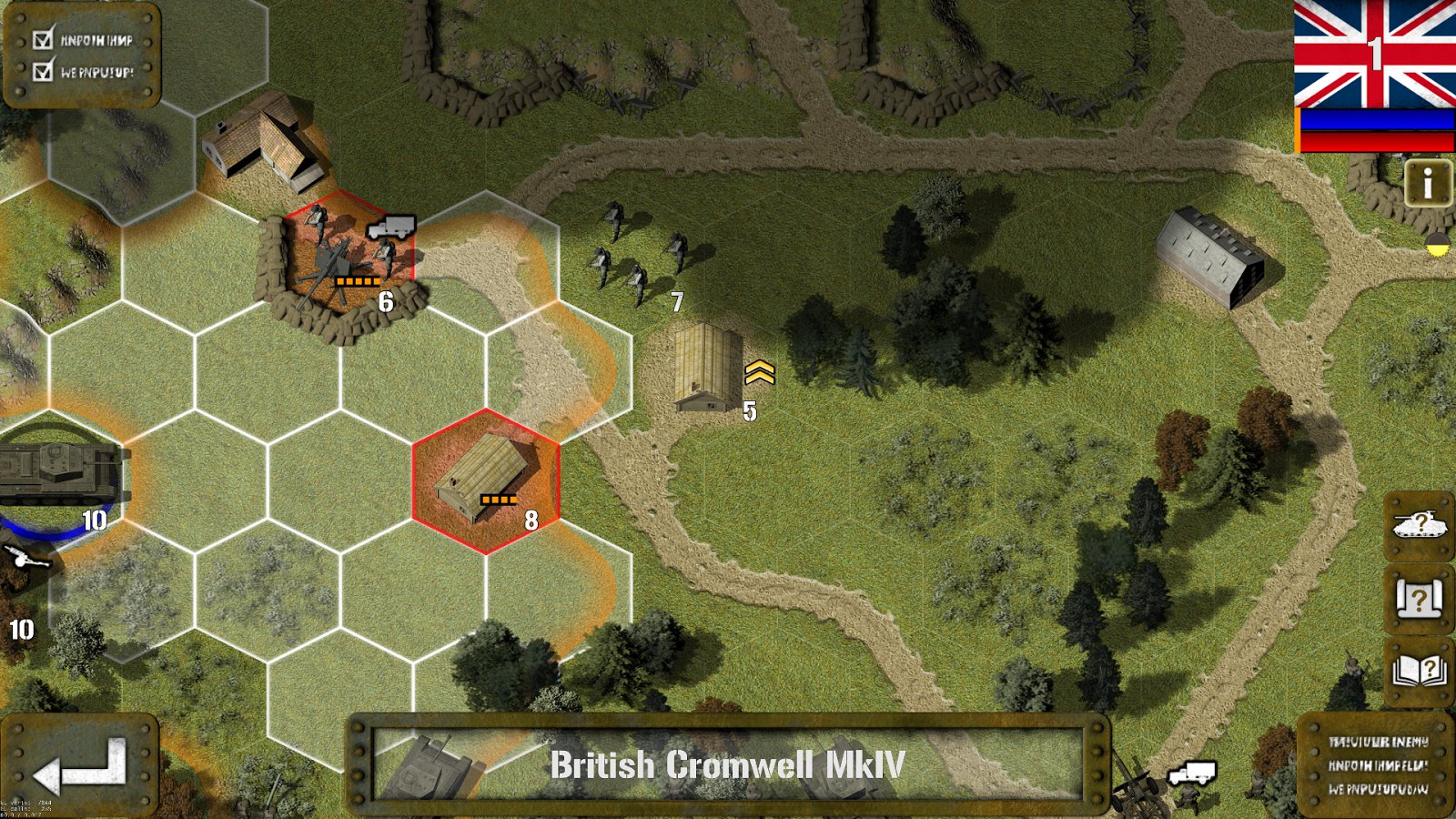Select the British Cromwell MkIV name panel

(x=727, y=765)
